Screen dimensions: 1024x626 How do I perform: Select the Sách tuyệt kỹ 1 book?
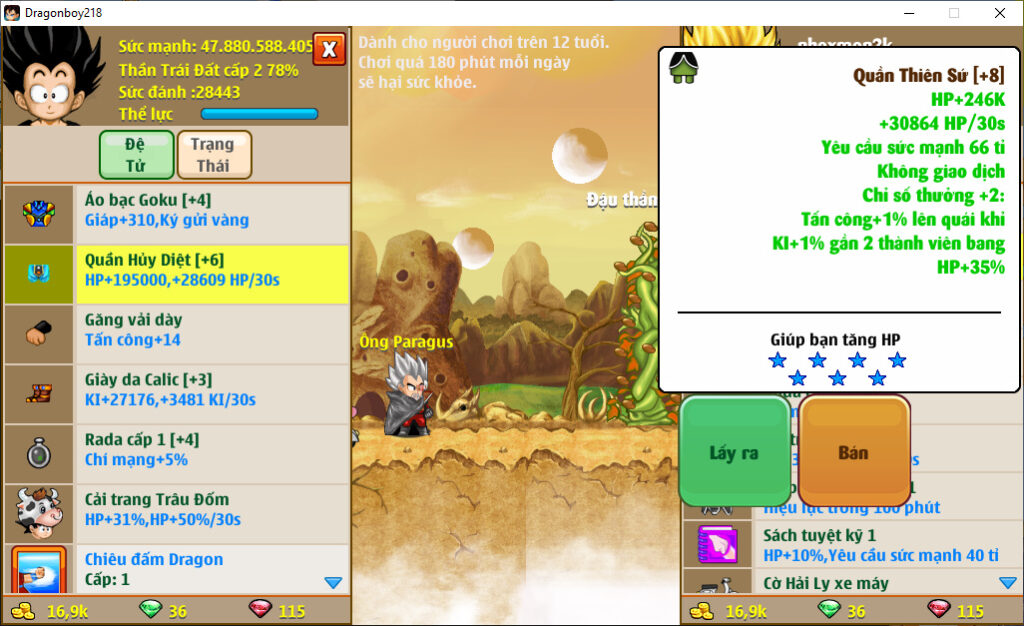click(880, 545)
